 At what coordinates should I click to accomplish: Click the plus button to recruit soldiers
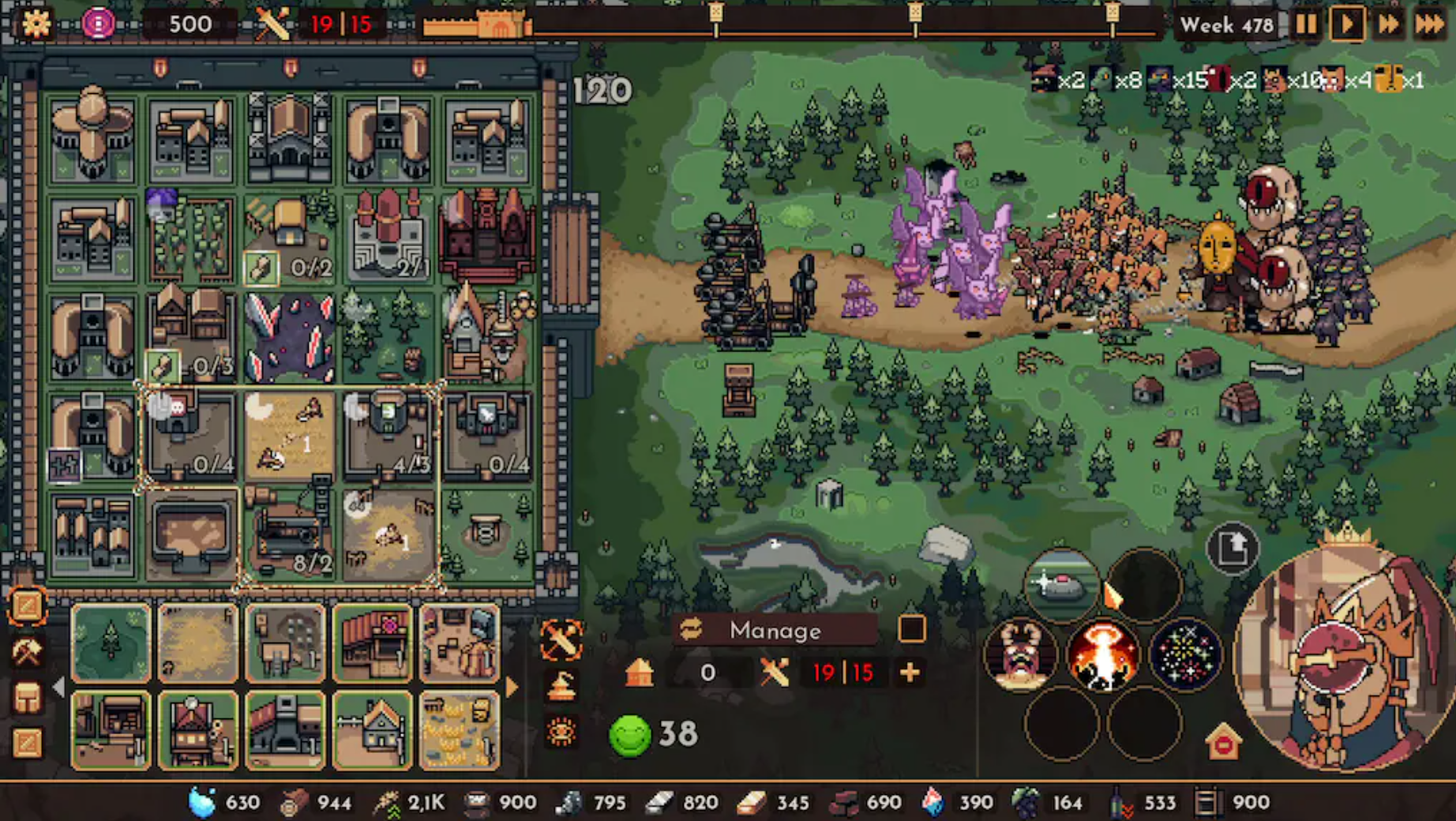click(x=910, y=673)
